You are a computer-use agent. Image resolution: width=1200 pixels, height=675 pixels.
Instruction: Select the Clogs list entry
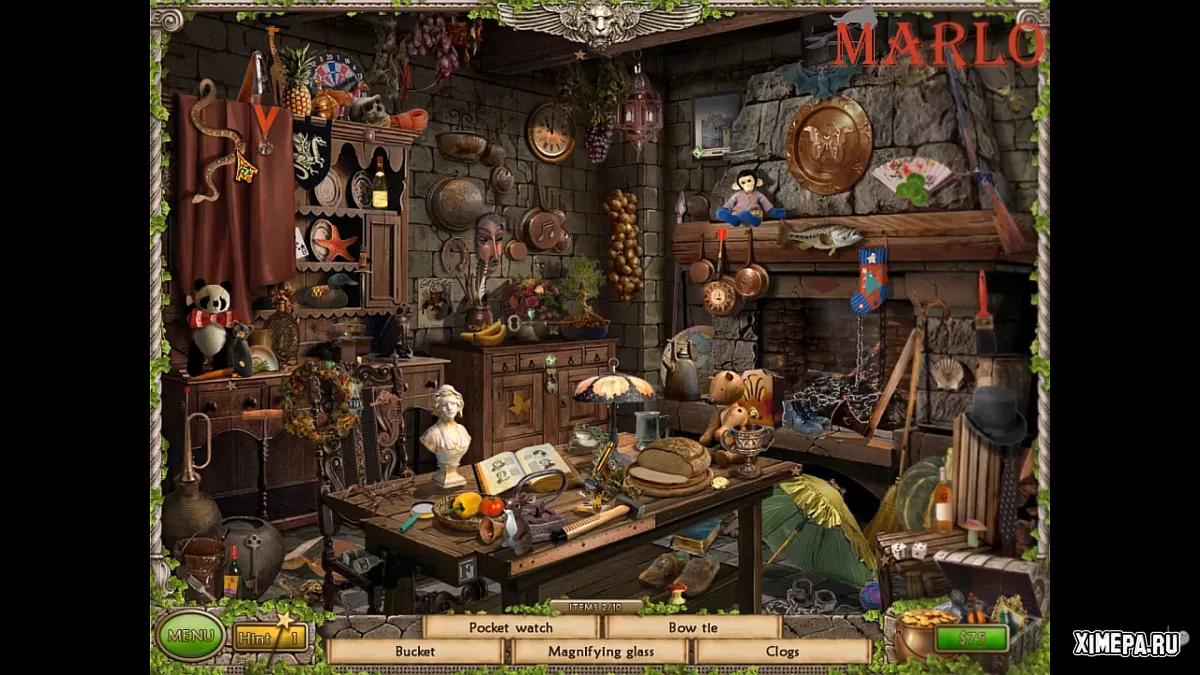coord(782,651)
